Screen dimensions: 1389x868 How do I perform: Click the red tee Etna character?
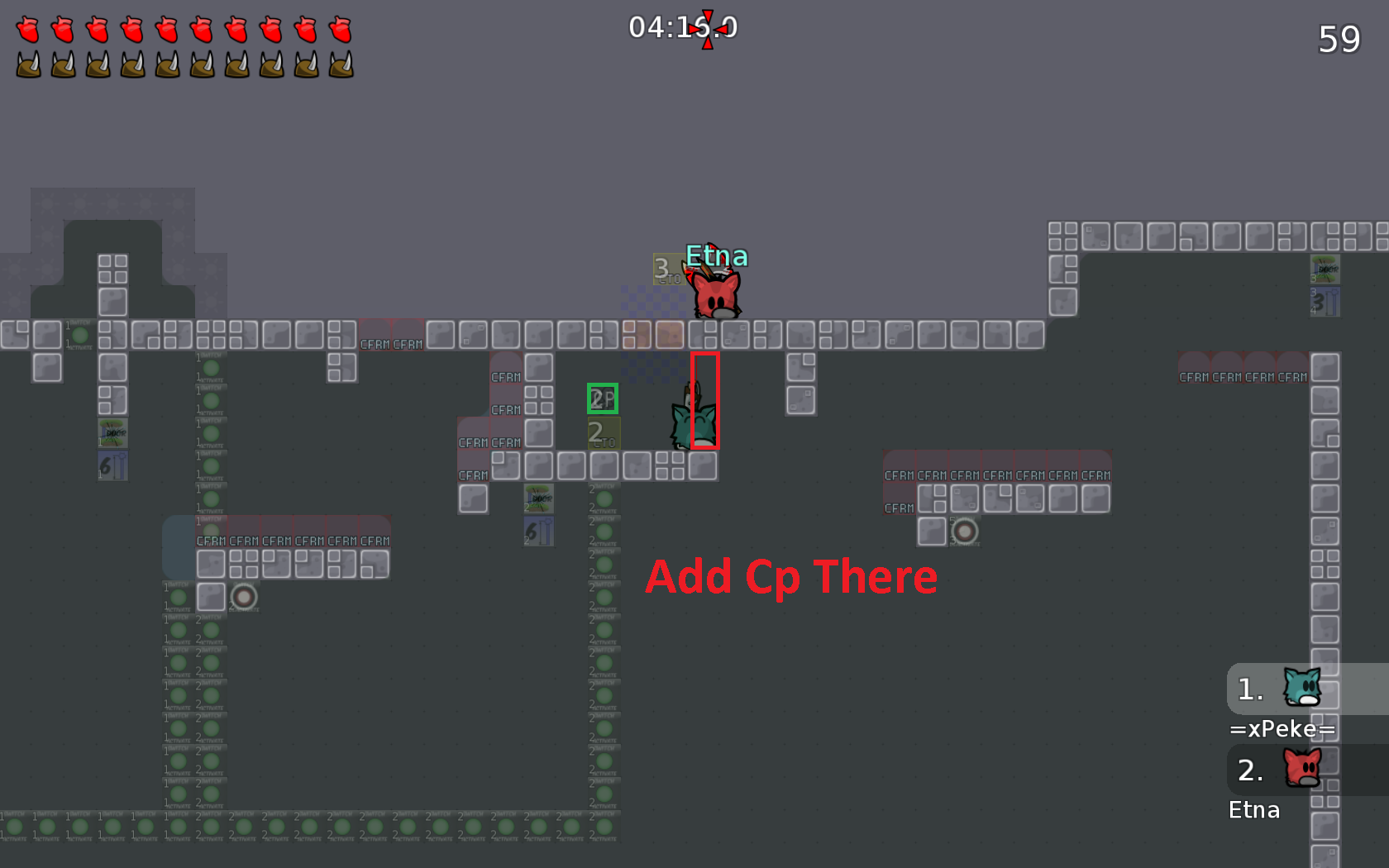click(x=715, y=293)
